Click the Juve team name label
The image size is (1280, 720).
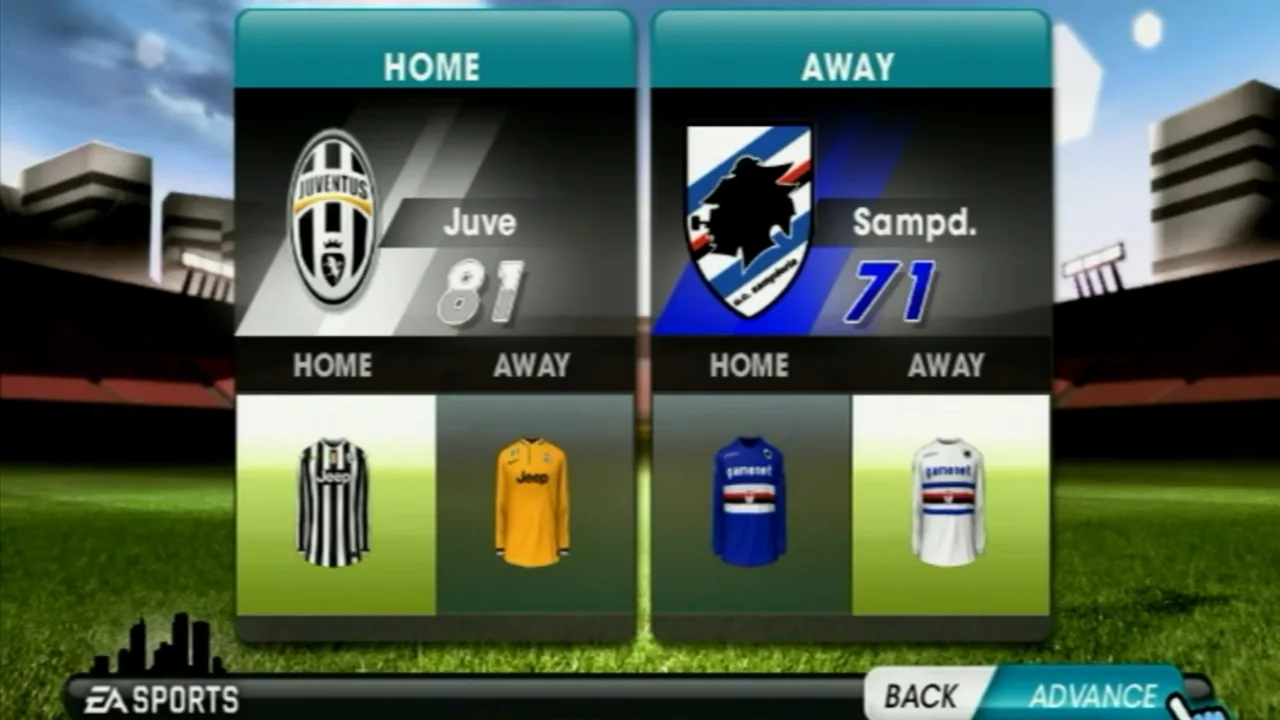[x=478, y=224]
